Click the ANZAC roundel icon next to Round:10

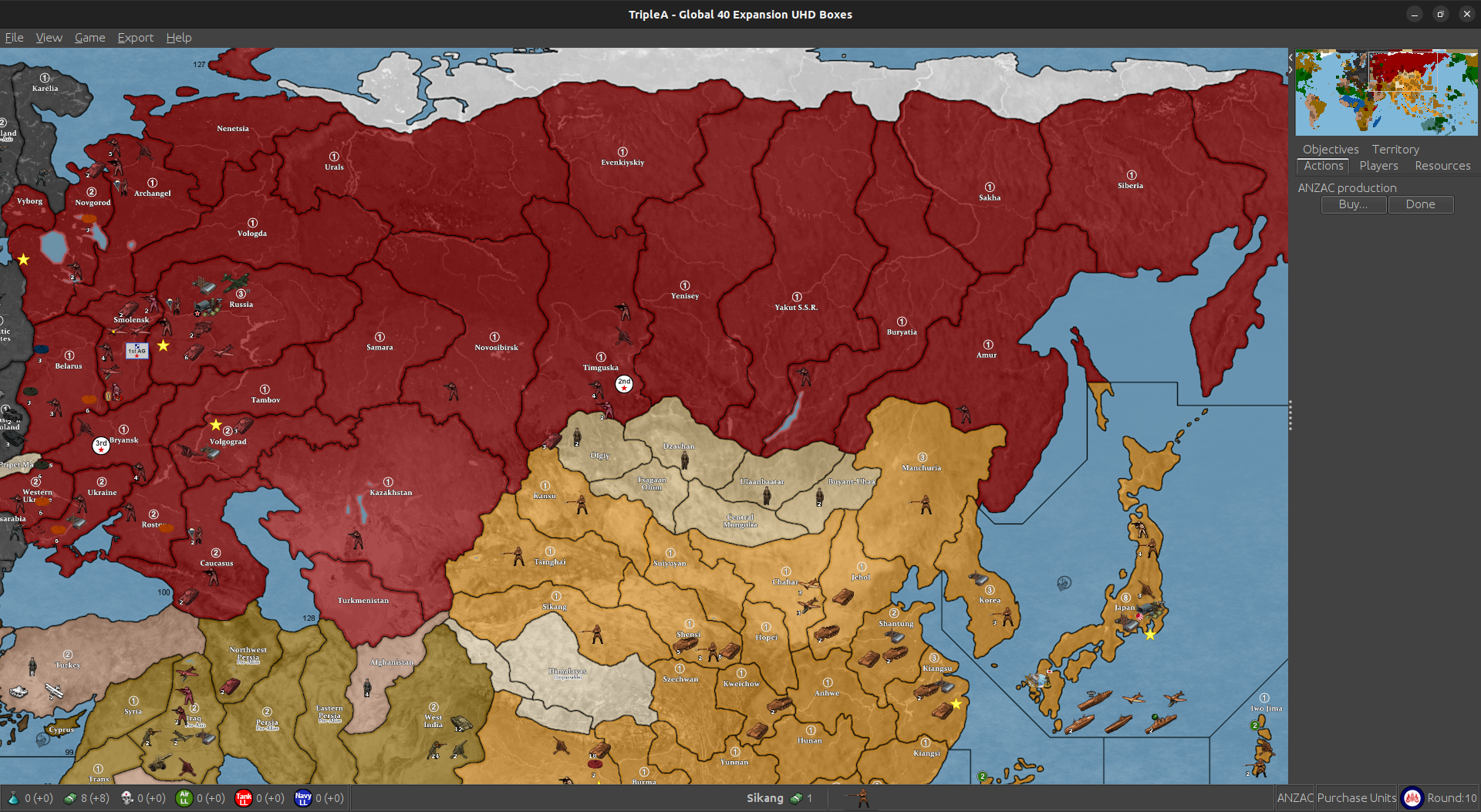coord(1413,798)
